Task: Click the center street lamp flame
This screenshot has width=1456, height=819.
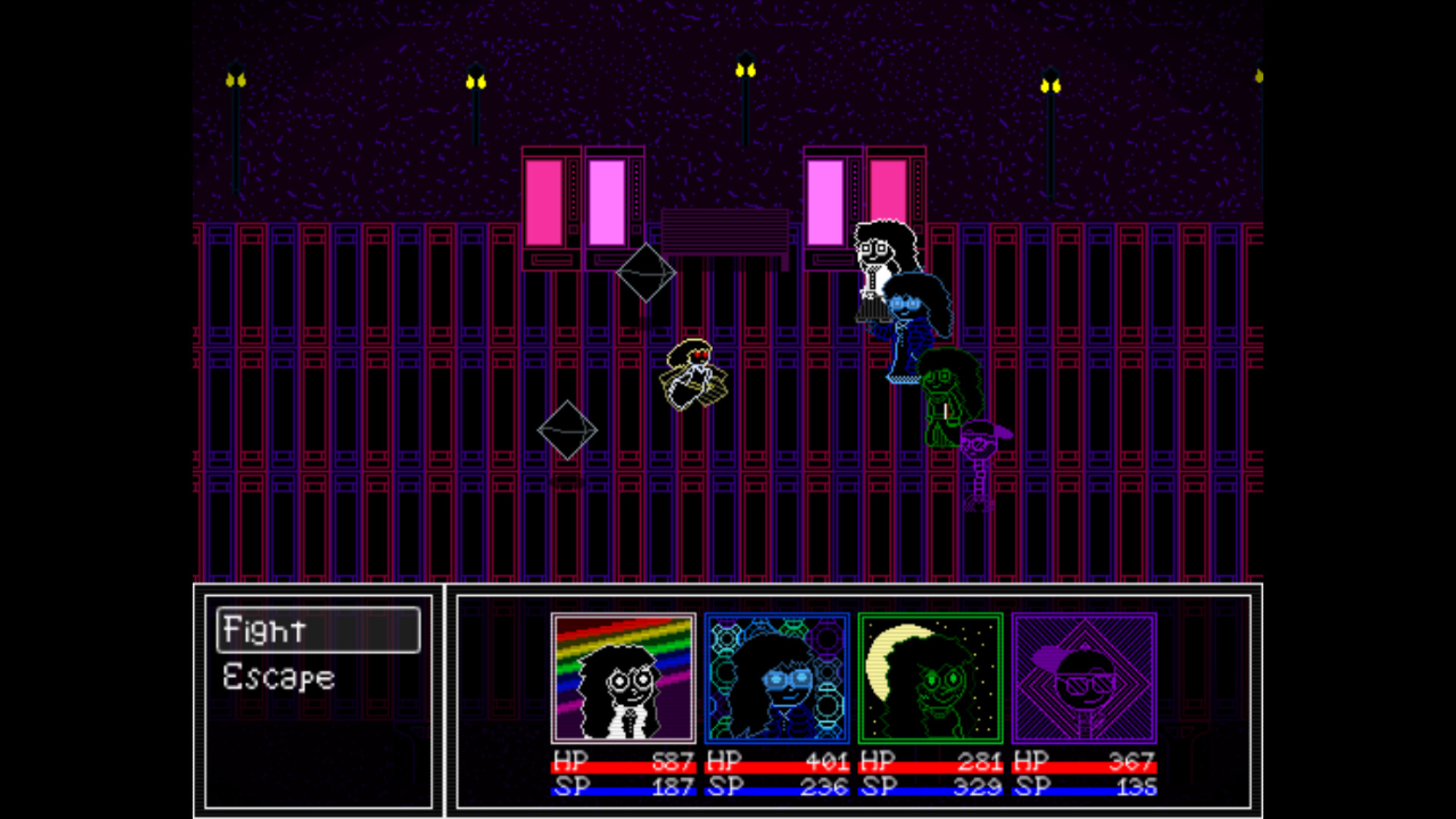Action: tap(745, 71)
